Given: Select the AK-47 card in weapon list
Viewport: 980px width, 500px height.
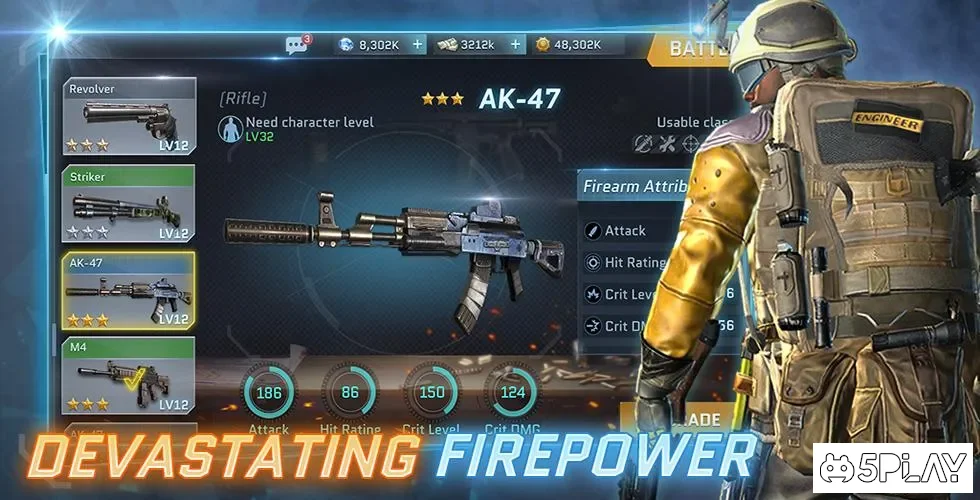Looking at the screenshot, I should click(129, 291).
